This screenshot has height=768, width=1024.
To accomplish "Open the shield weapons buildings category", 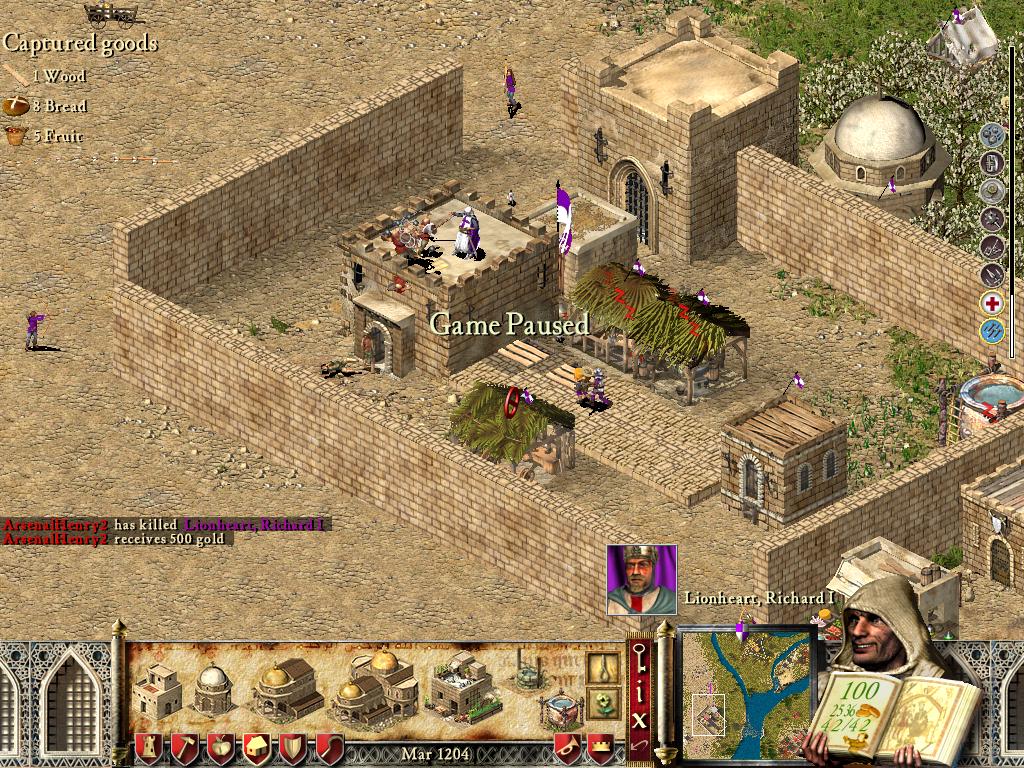I will [293, 747].
